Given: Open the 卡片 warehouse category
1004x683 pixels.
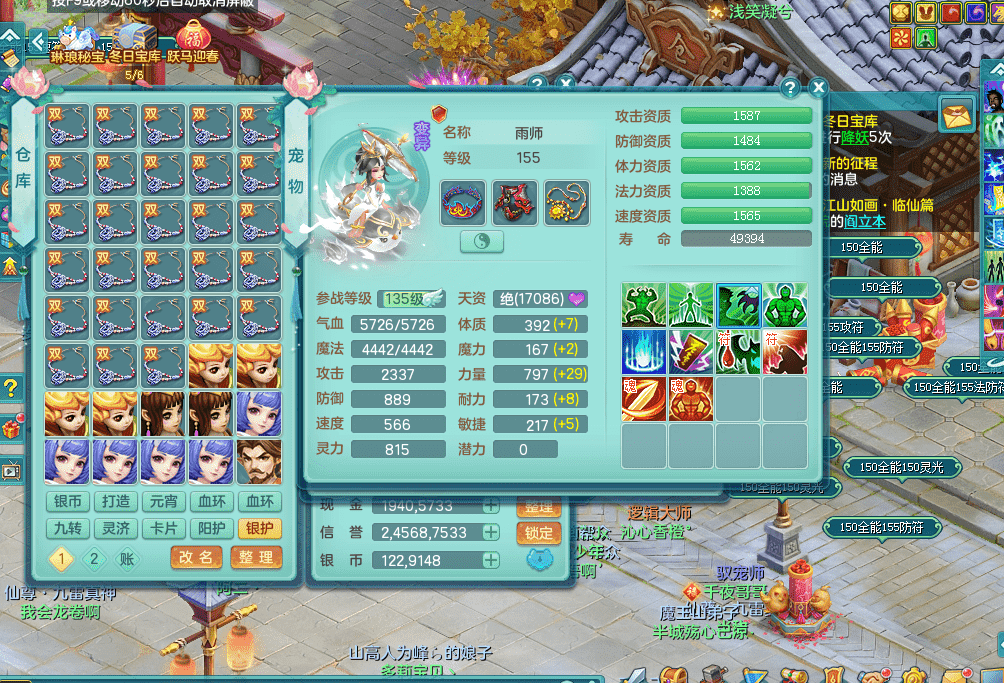Looking at the screenshot, I should [164, 528].
